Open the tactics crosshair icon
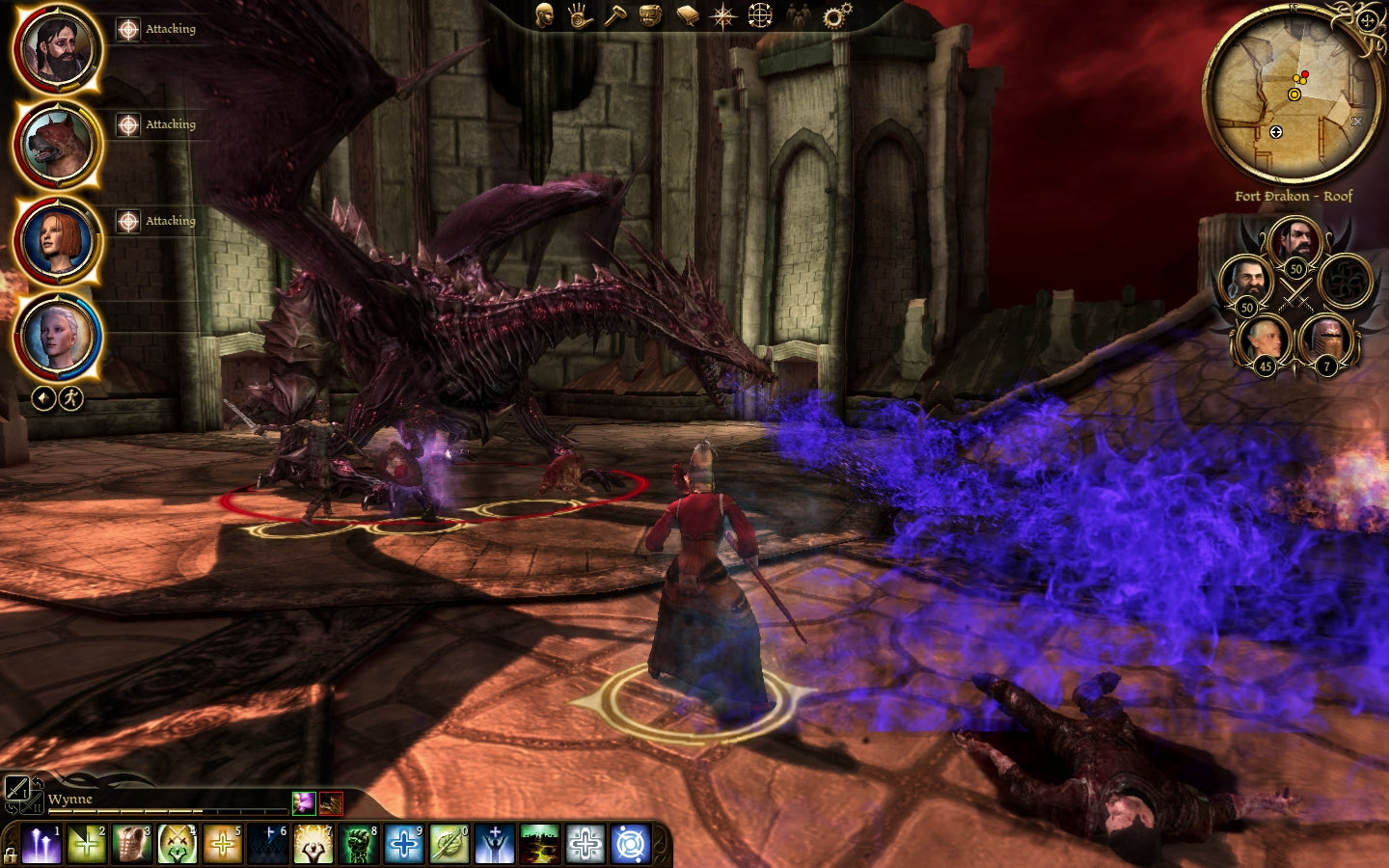 pyautogui.click(x=760, y=15)
